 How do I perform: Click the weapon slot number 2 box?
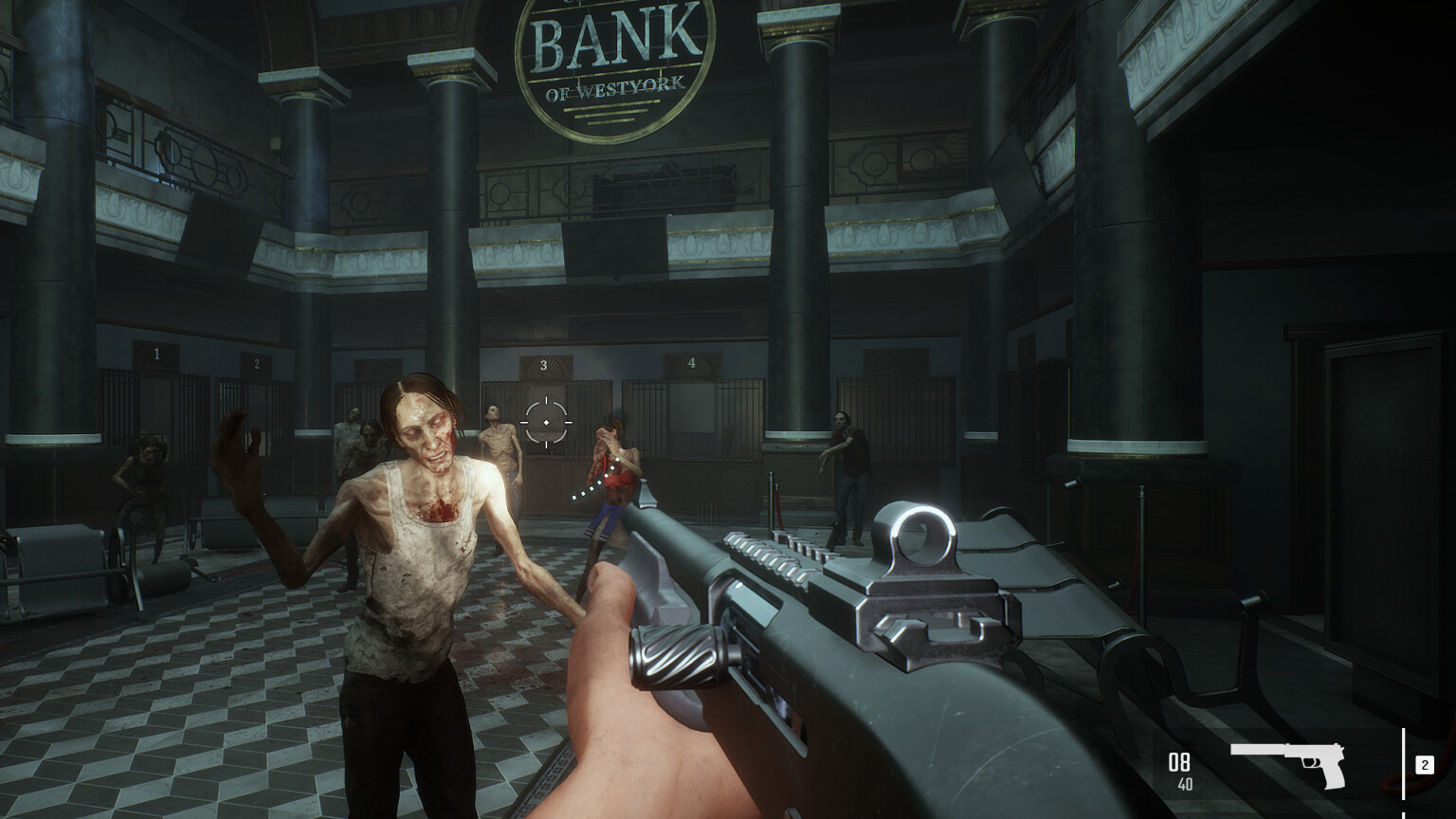(1424, 765)
